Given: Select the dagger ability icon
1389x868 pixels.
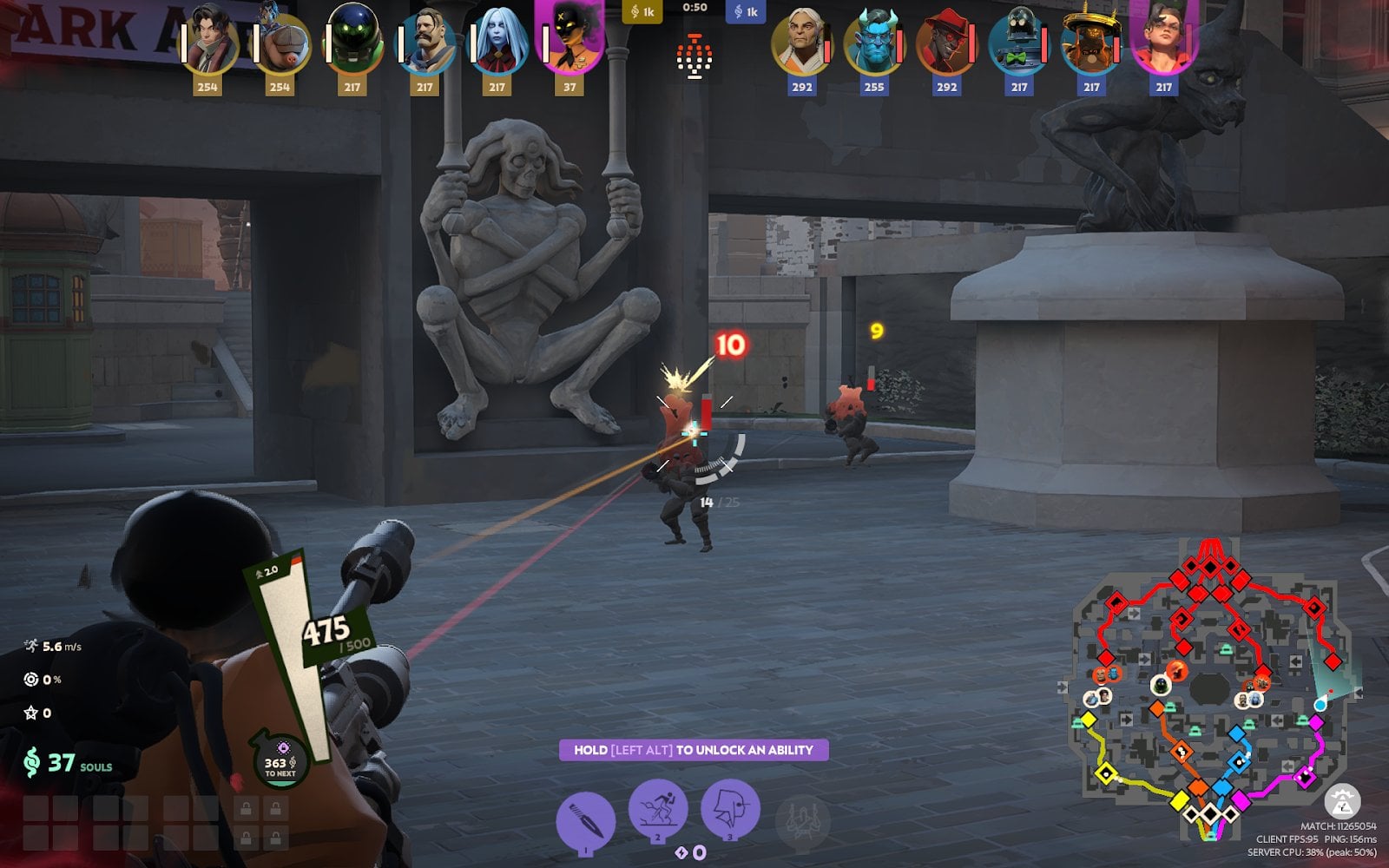Looking at the screenshot, I should (585, 819).
